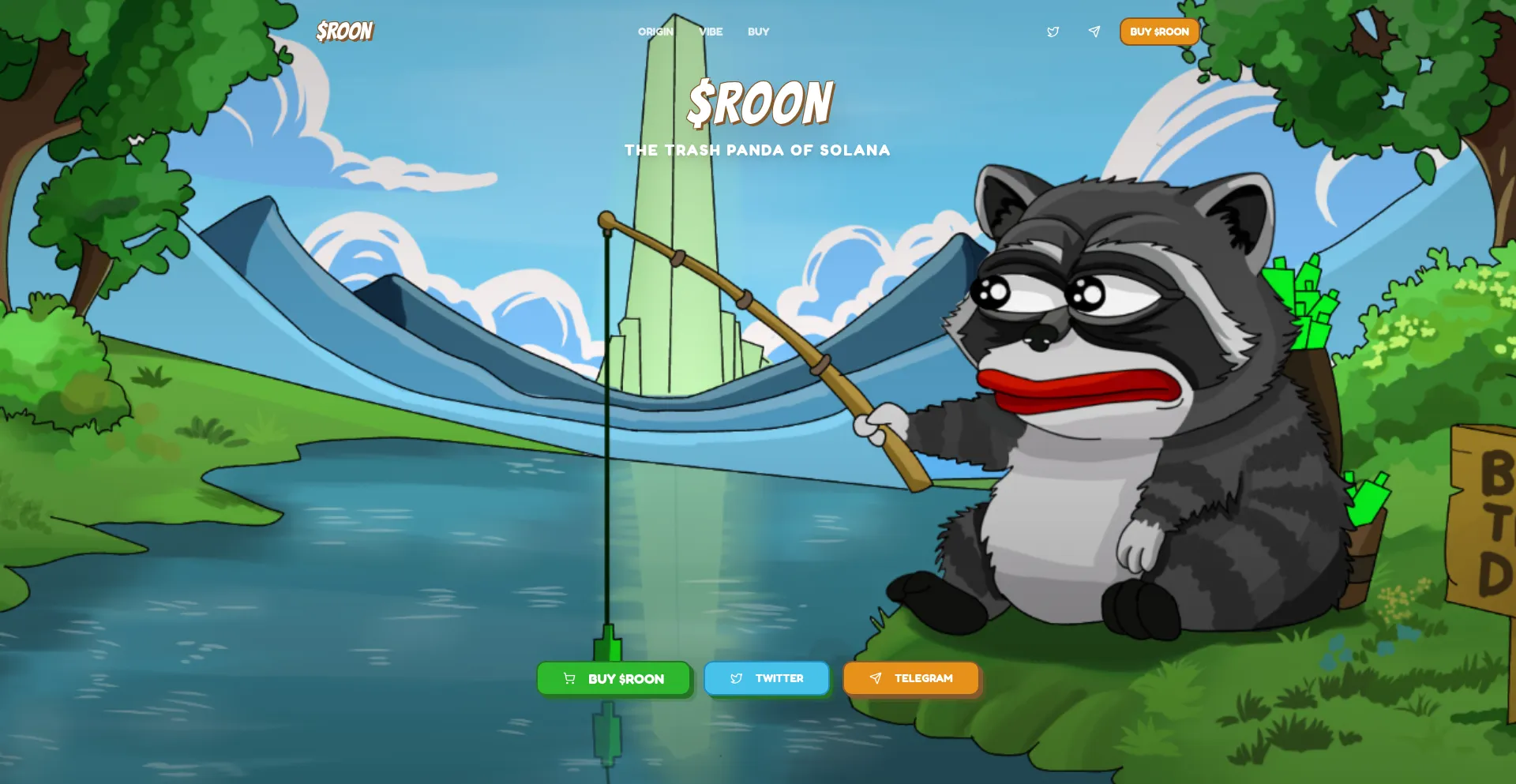This screenshot has width=1516, height=784.
Task: Click the shopping cart icon on the green button
Action: 569,677
